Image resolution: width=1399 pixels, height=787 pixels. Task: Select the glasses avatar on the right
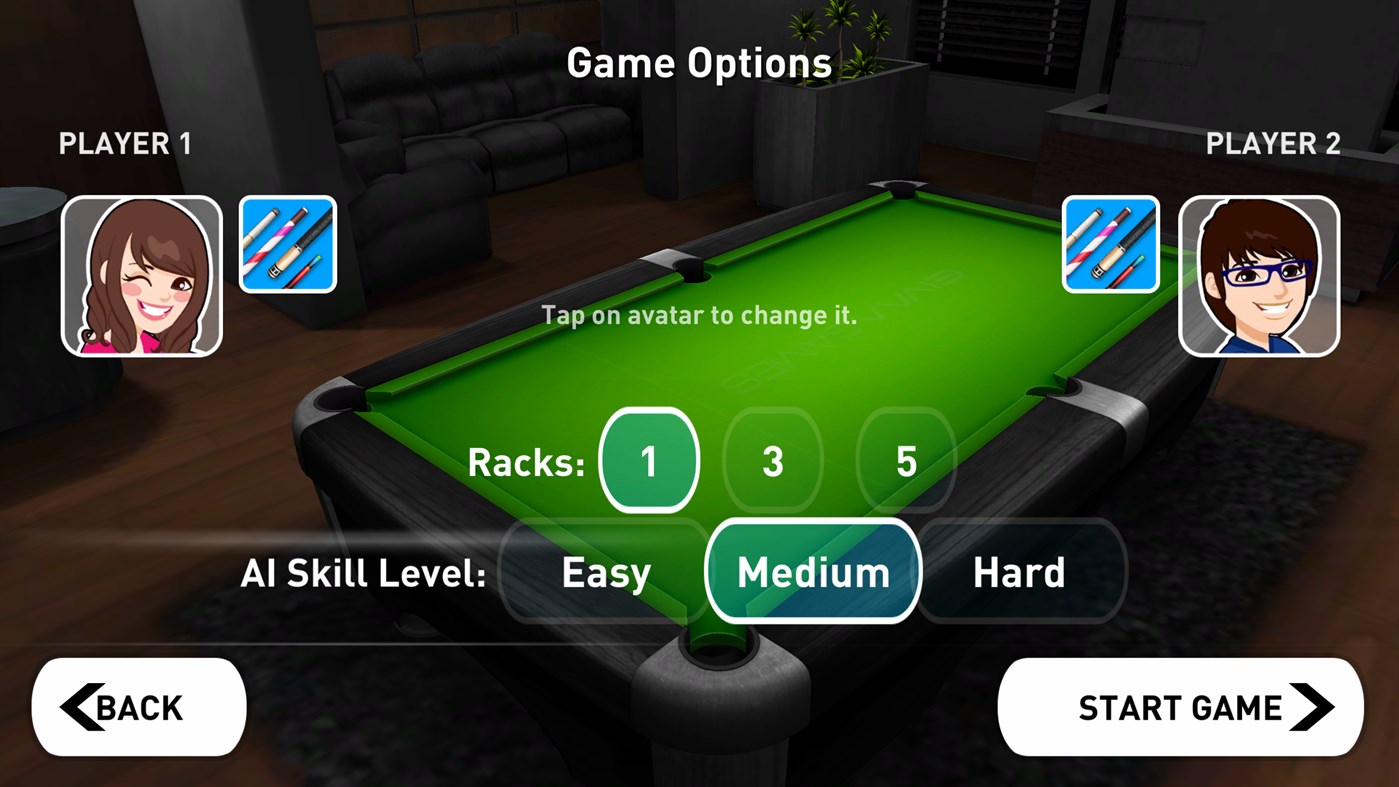pyautogui.click(x=1258, y=276)
